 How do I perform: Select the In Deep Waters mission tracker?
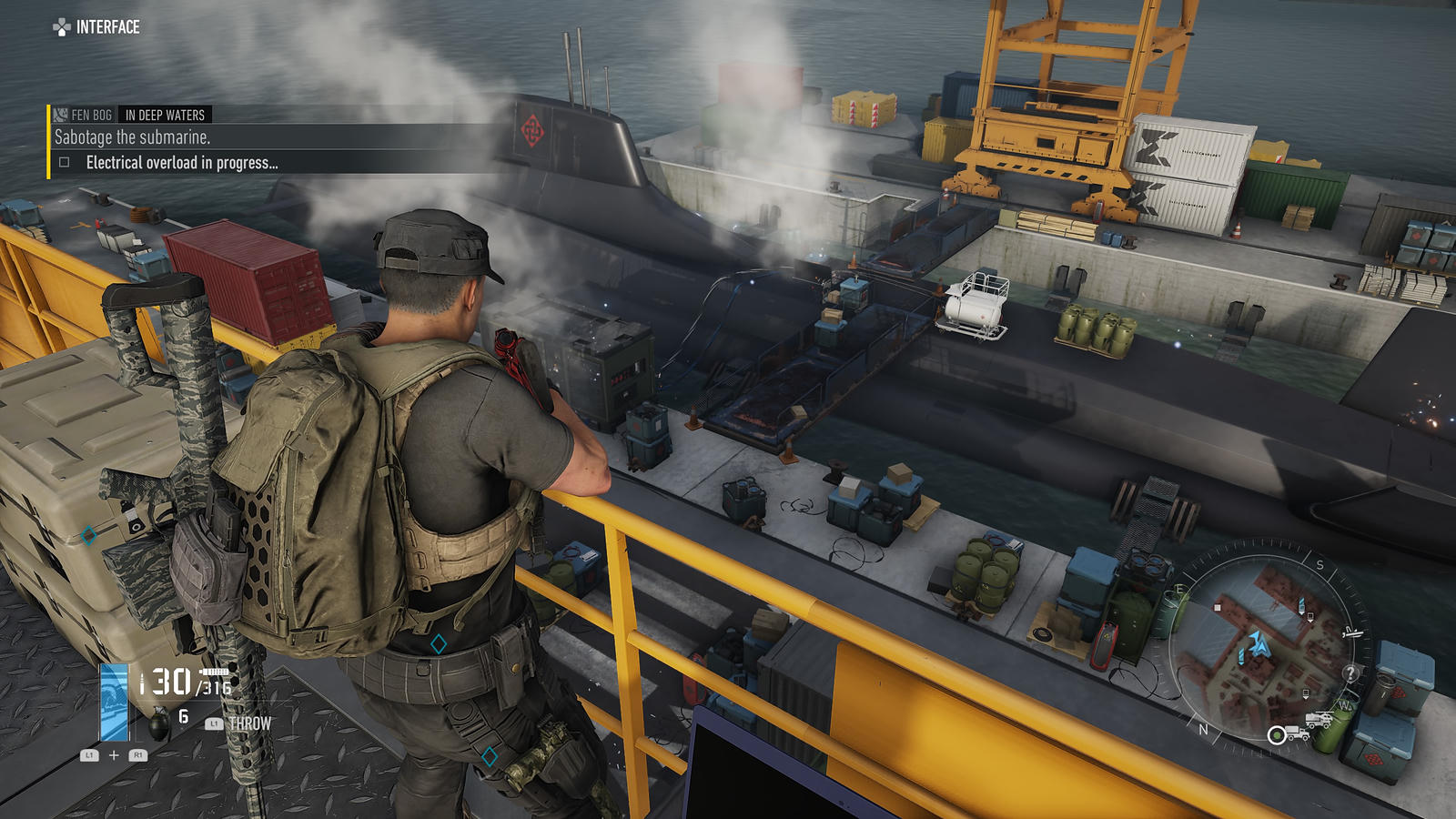(165, 115)
